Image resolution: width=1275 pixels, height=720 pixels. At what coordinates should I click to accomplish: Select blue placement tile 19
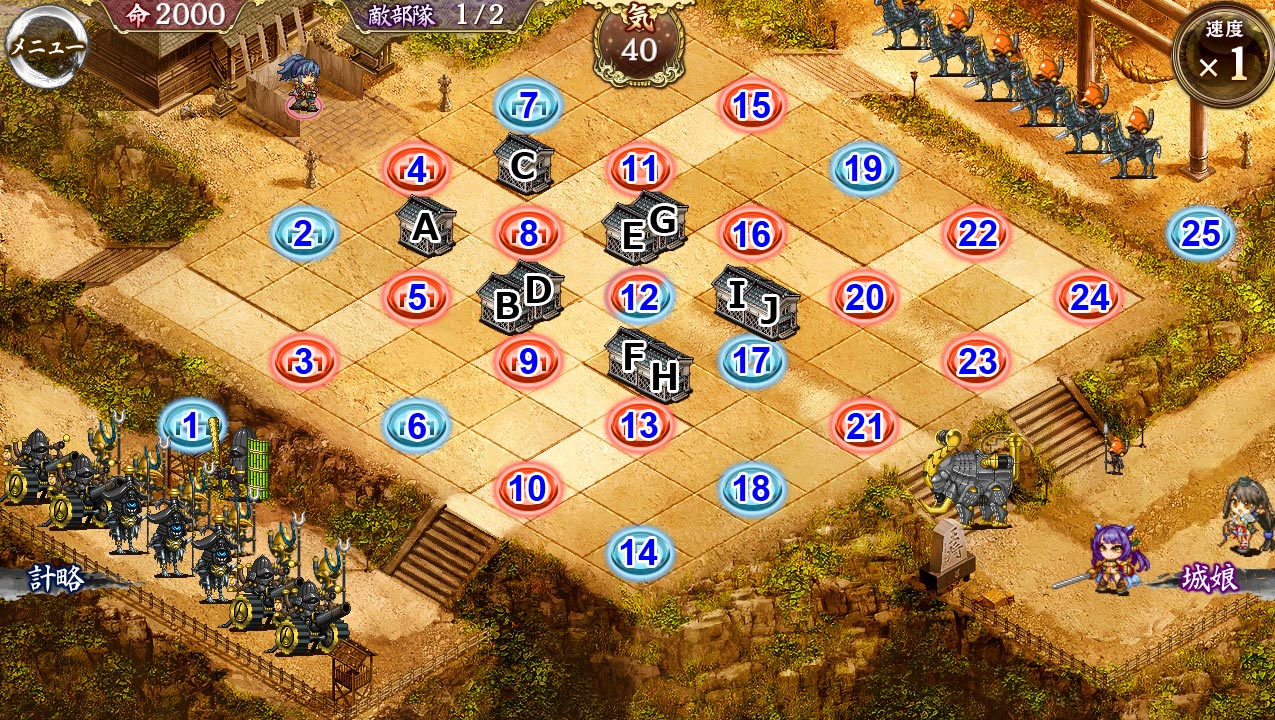(864, 170)
